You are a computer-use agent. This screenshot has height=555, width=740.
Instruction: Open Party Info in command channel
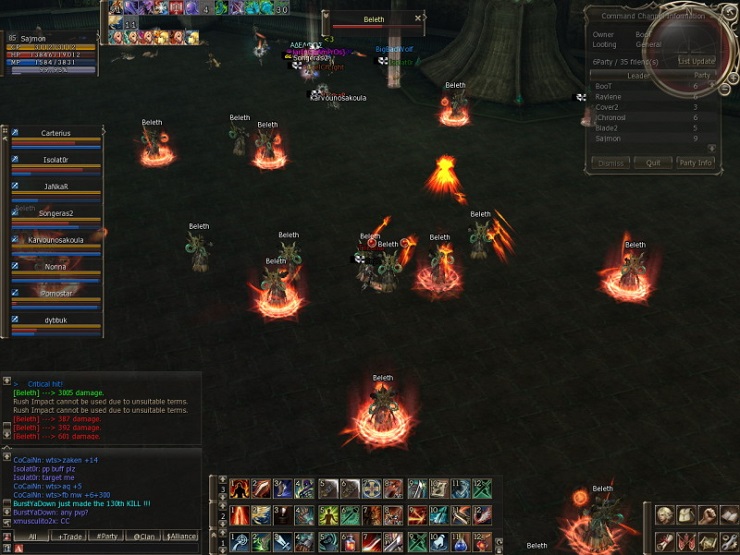[x=695, y=162]
